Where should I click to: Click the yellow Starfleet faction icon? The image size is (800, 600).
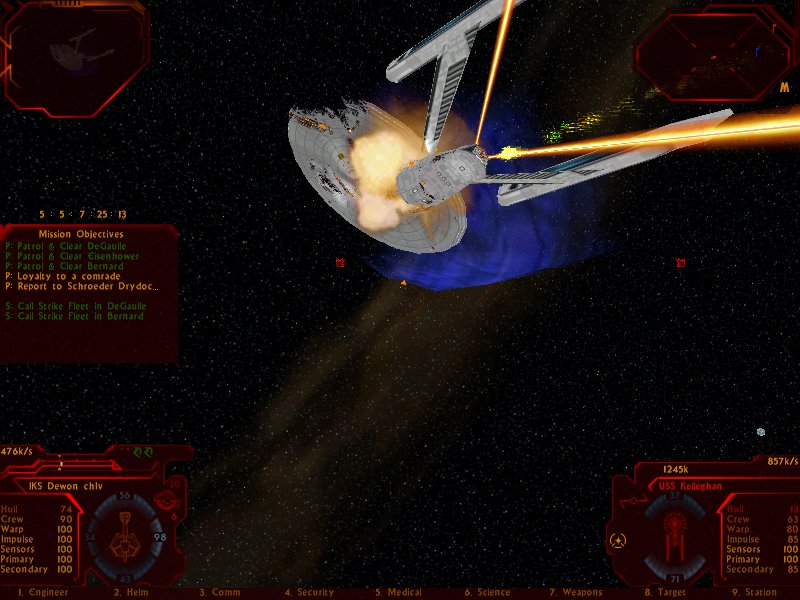[618, 540]
